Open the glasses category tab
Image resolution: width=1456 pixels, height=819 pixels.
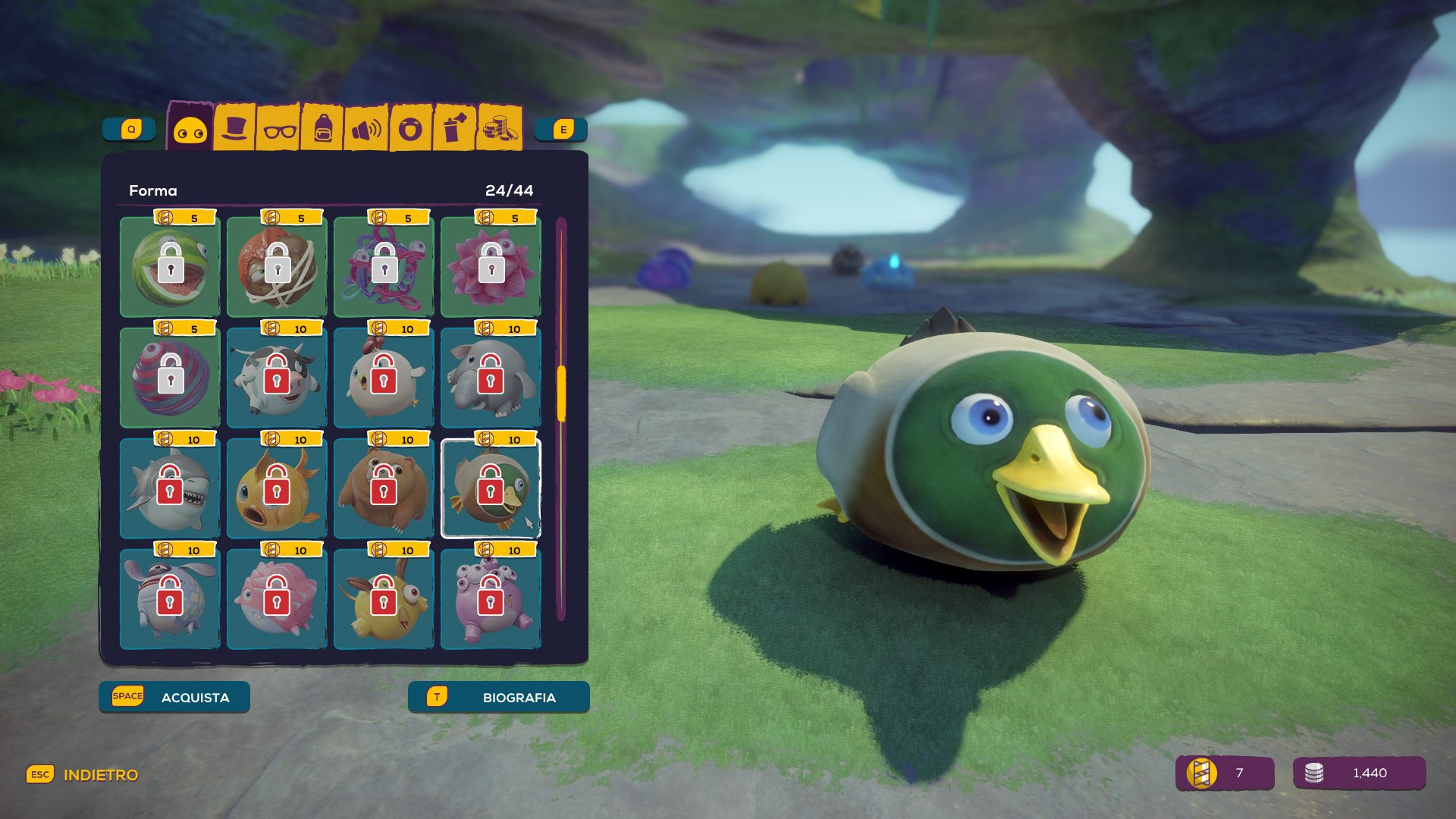(x=279, y=130)
